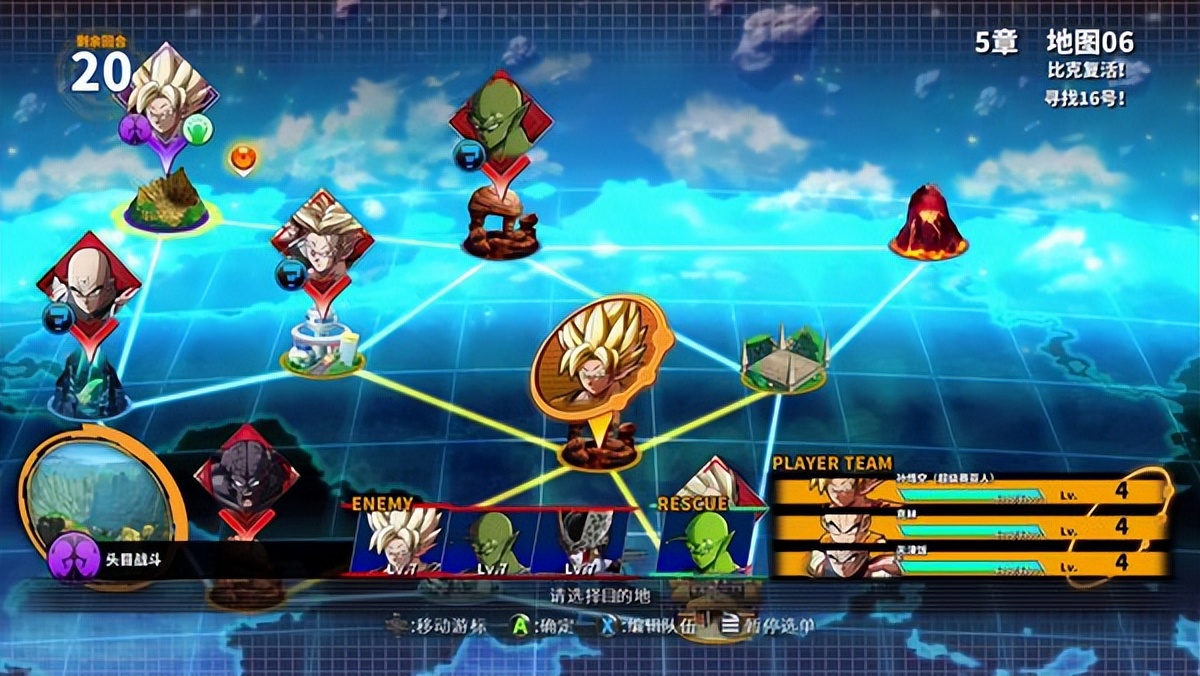Select Goku's row in the PLAYER TEAM panel
This screenshot has height=676, width=1200.
(970, 492)
